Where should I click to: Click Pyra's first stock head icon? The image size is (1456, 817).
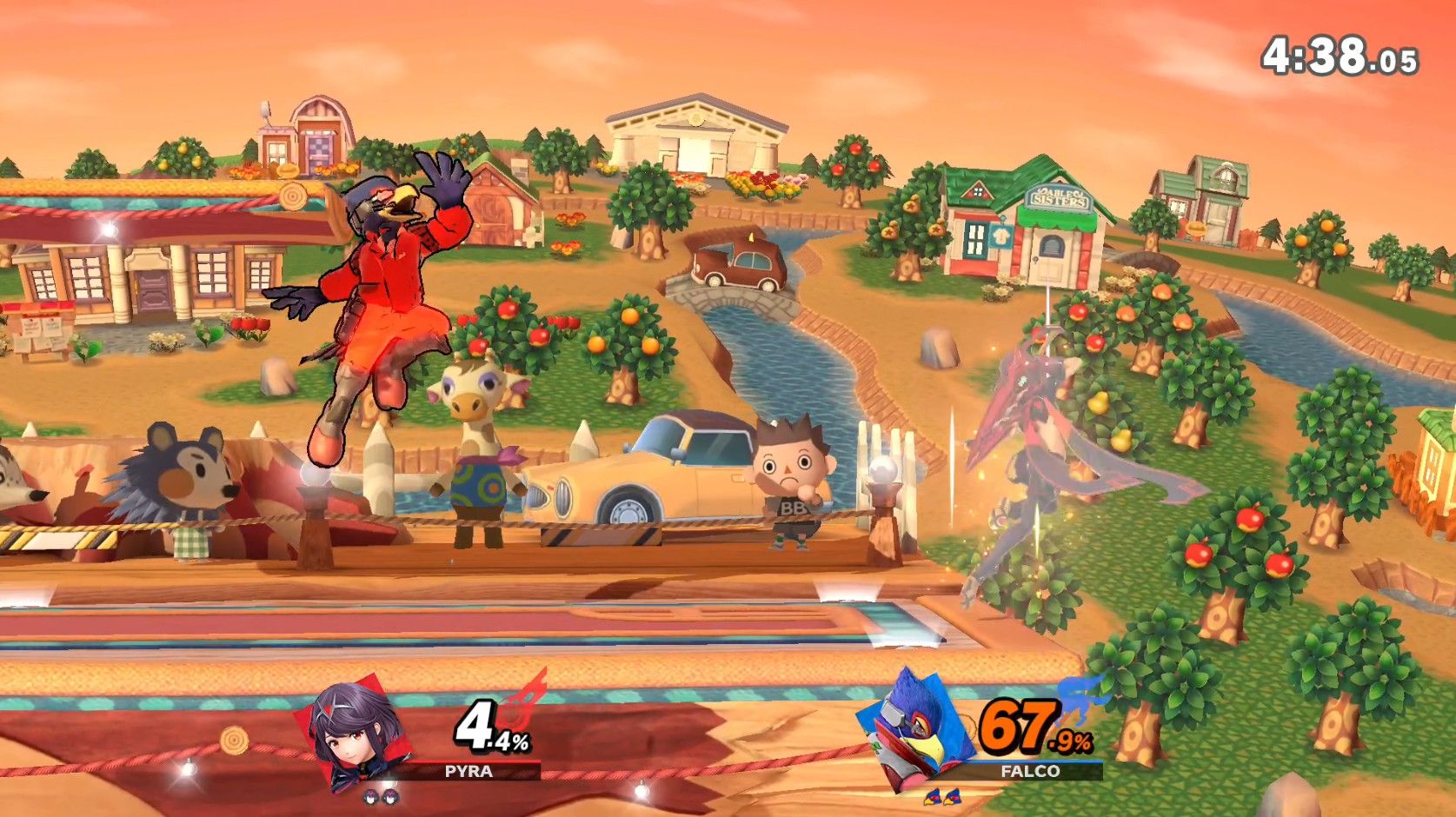[x=369, y=798]
